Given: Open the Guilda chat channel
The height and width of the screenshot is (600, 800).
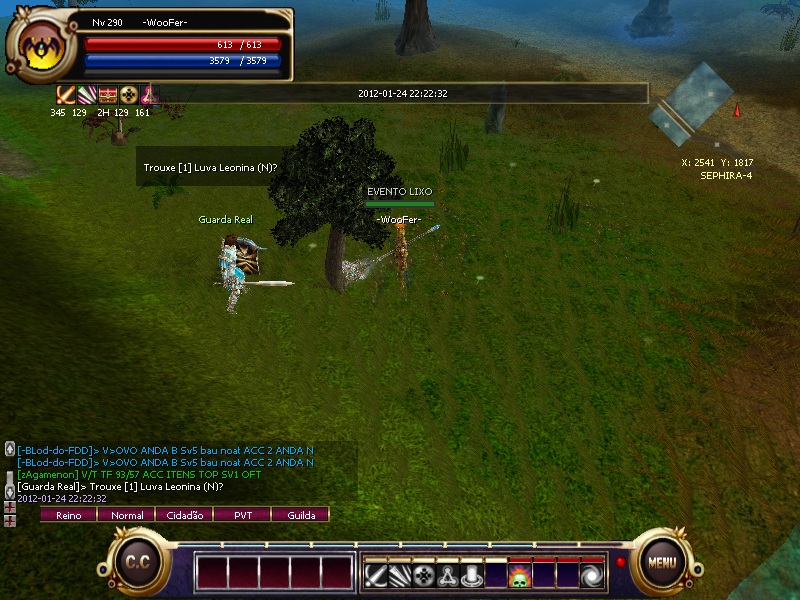Looking at the screenshot, I should pos(301,515).
